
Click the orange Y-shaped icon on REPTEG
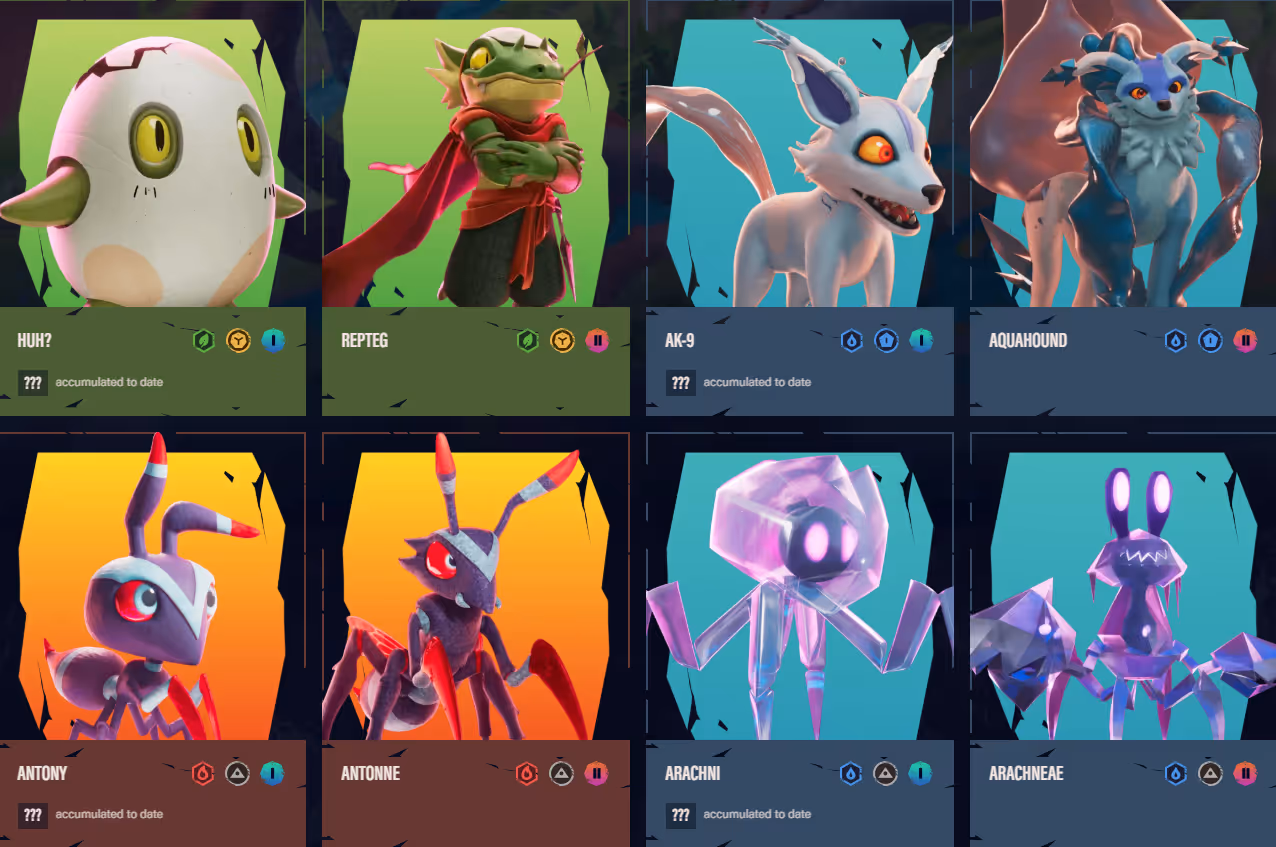click(562, 341)
